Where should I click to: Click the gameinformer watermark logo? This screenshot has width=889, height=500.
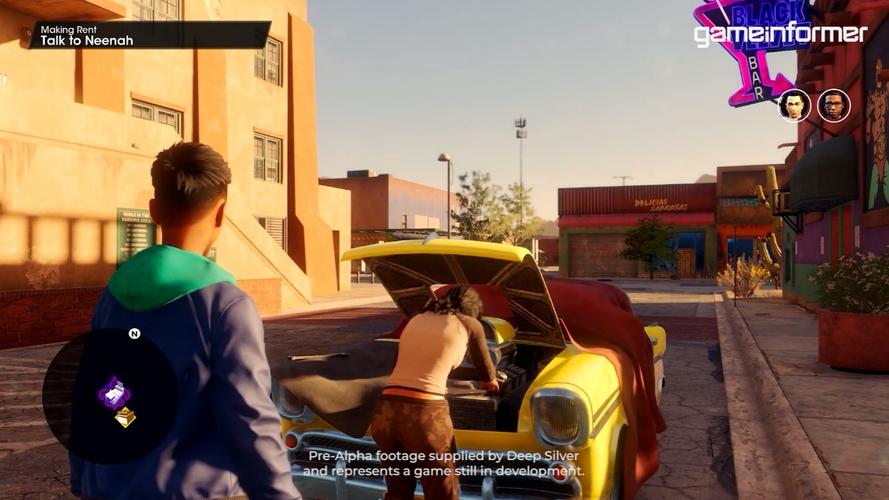click(781, 34)
